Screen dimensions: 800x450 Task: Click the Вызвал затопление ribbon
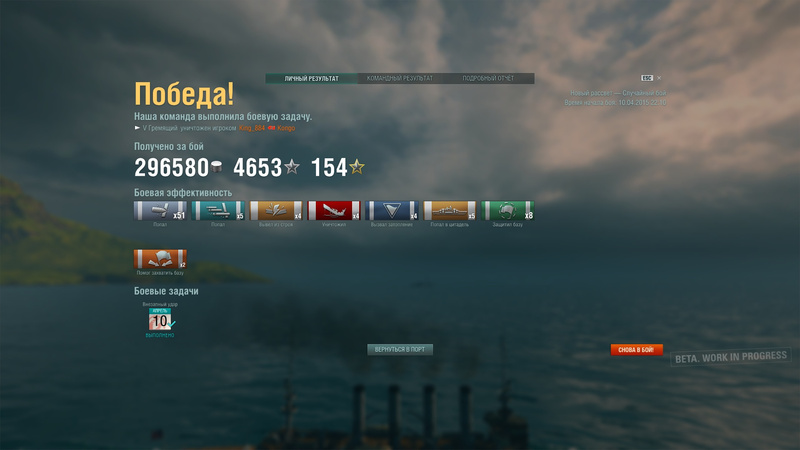pyautogui.click(x=392, y=210)
